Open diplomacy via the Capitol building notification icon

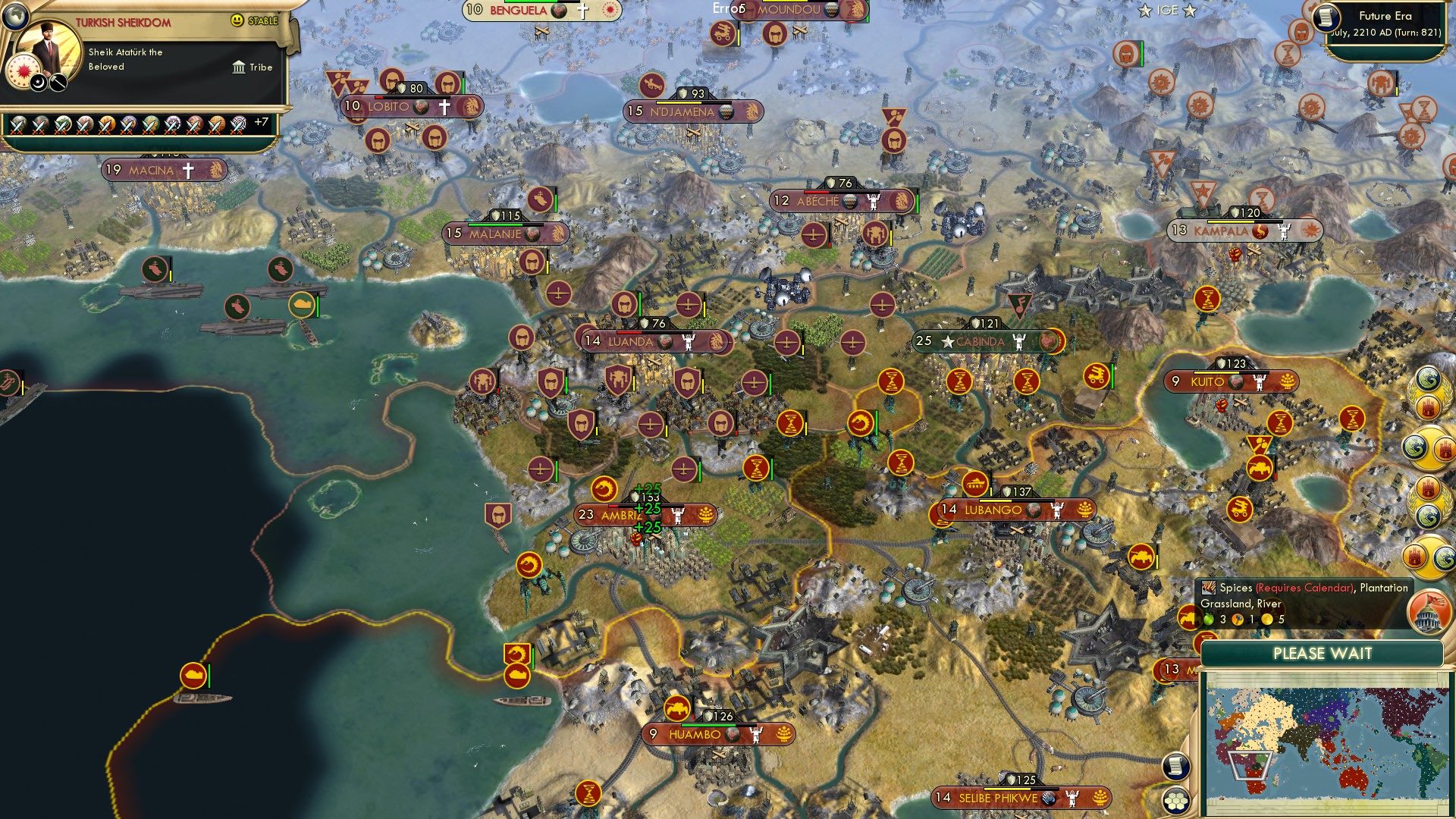1429,613
